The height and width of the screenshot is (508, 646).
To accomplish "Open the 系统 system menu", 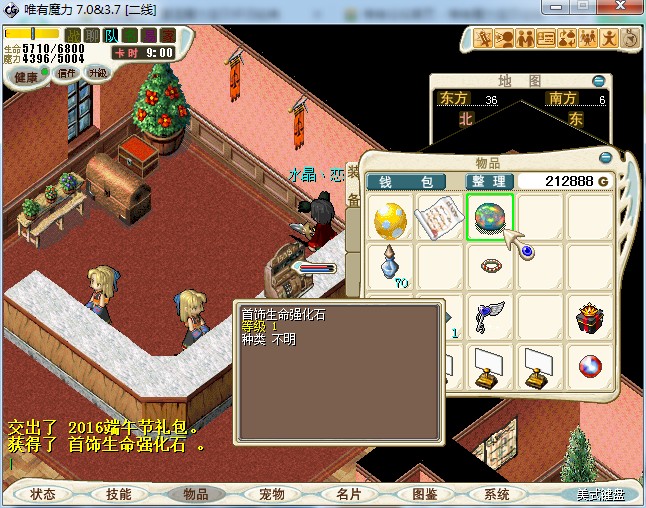I will coord(497,494).
